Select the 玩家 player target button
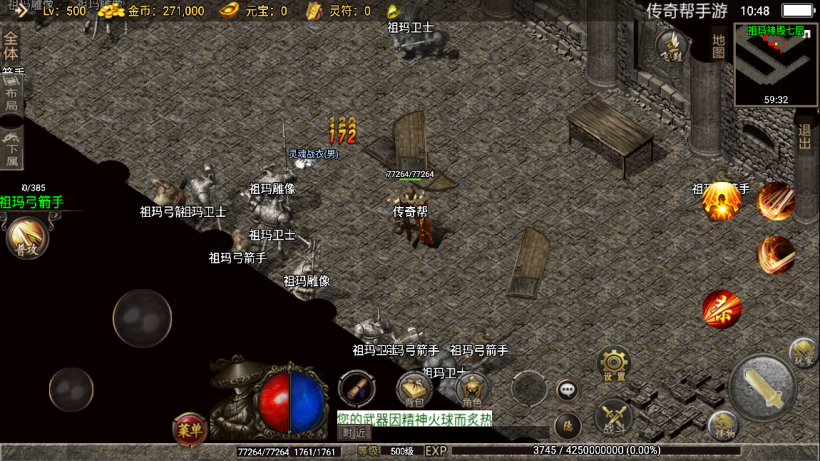 [803, 351]
